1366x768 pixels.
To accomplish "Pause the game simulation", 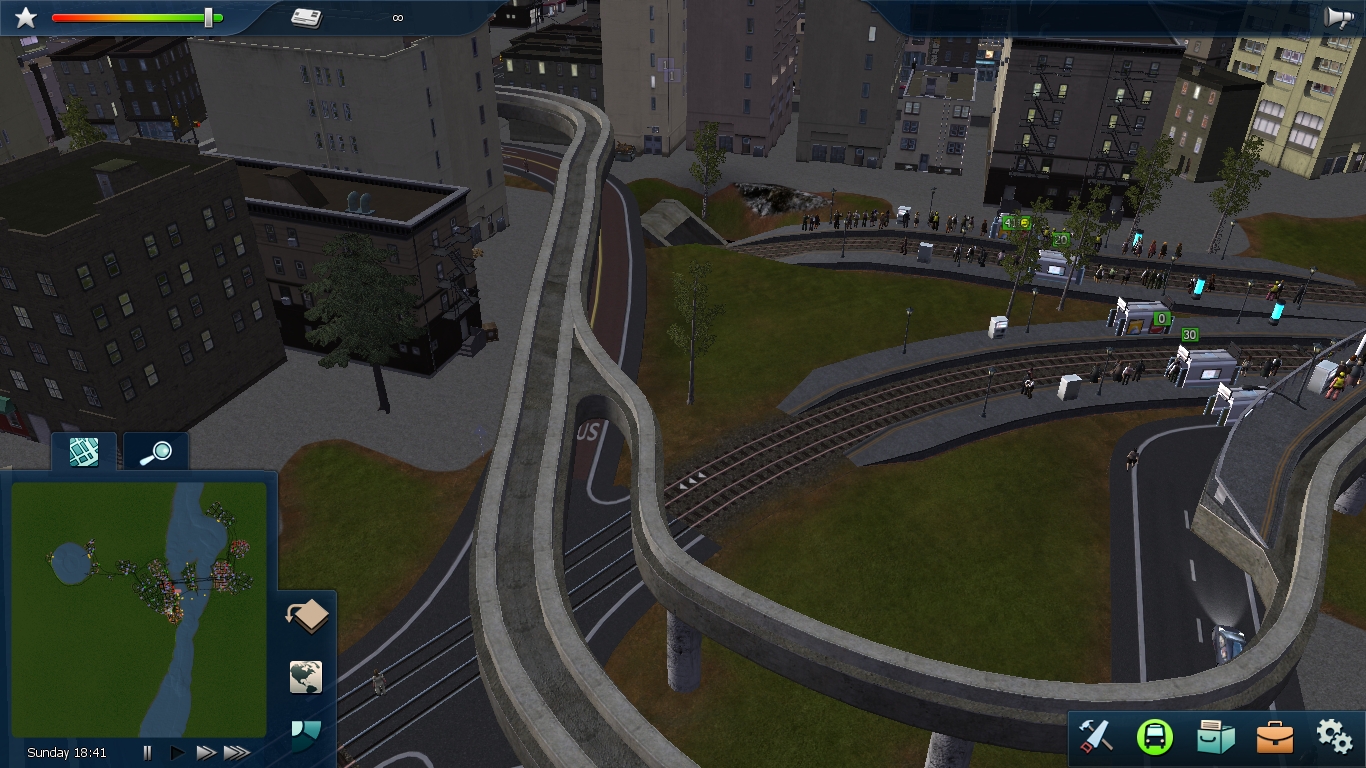I will click(x=147, y=752).
